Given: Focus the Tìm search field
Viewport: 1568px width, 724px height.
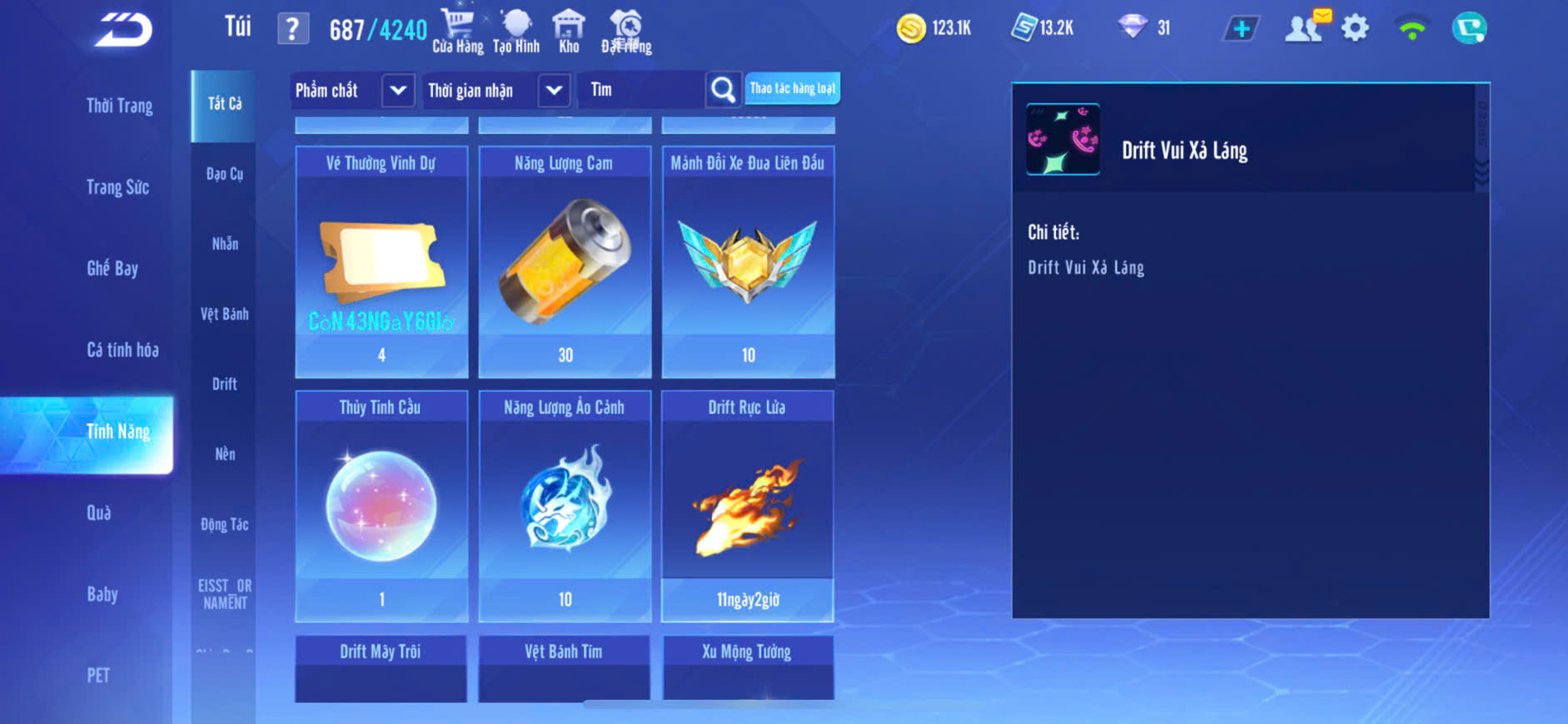Looking at the screenshot, I should [643, 90].
